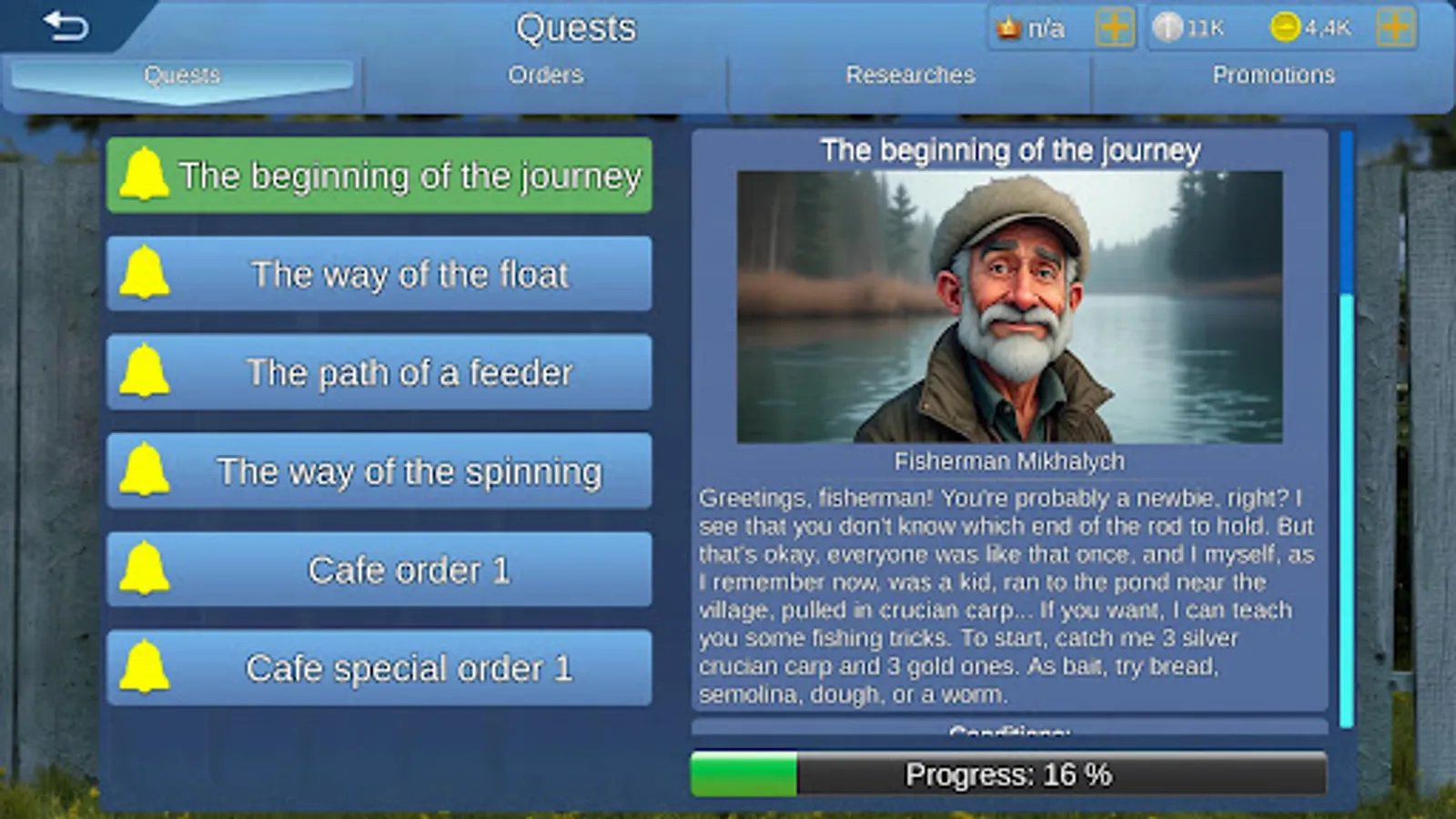Screen dimensions: 1456x819
Task: Click the silver coin currency icon showing 11K
Action: tap(1168, 27)
